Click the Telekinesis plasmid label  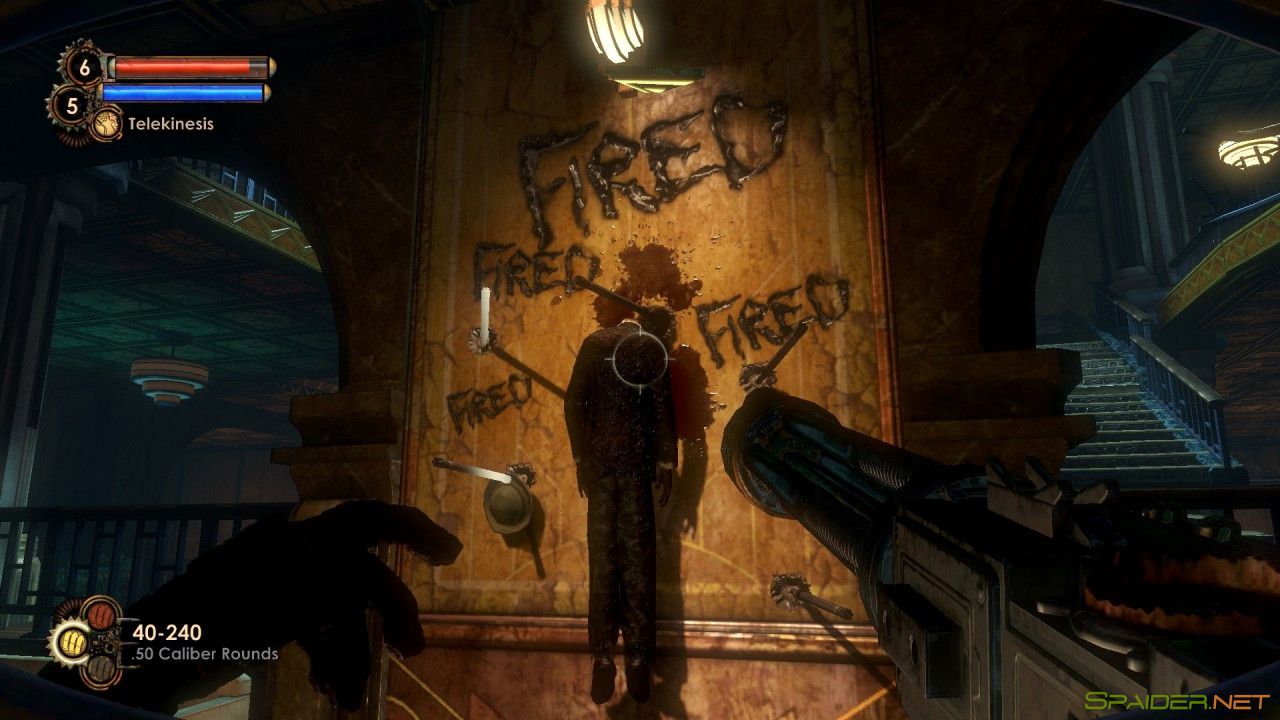[171, 124]
